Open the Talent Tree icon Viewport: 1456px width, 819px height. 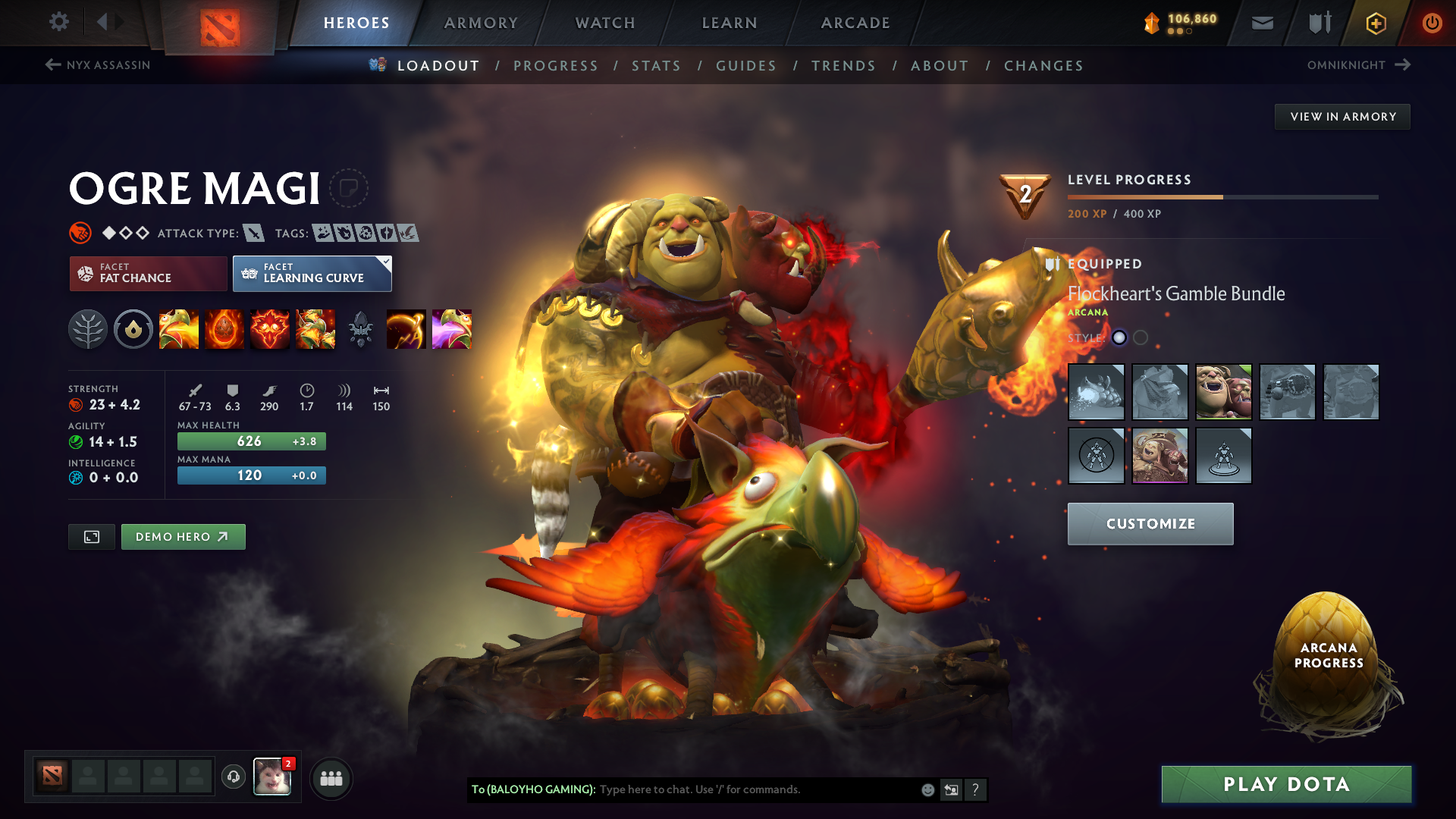(x=88, y=329)
